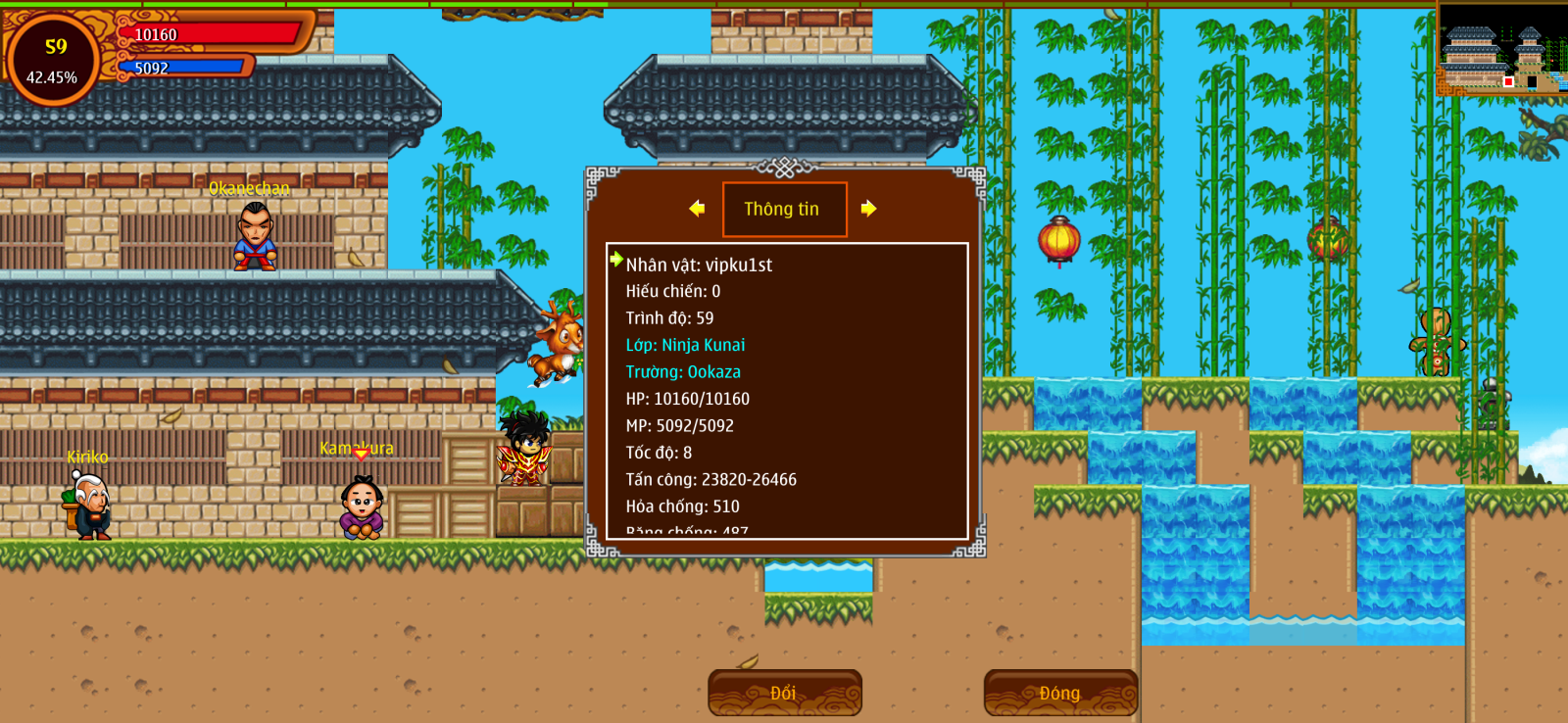Viewport: 1568px width, 723px height.
Task: Click the level 59 character badge
Action: click(x=53, y=61)
